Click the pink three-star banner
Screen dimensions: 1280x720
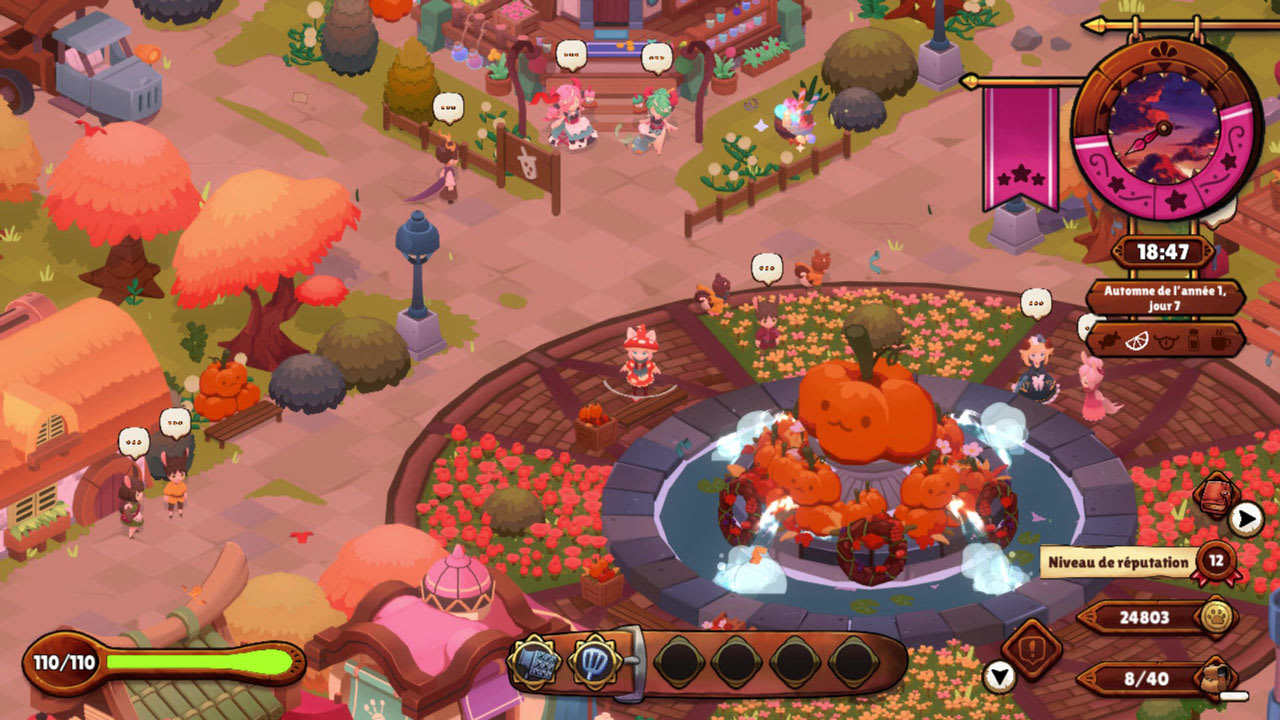[1020, 146]
